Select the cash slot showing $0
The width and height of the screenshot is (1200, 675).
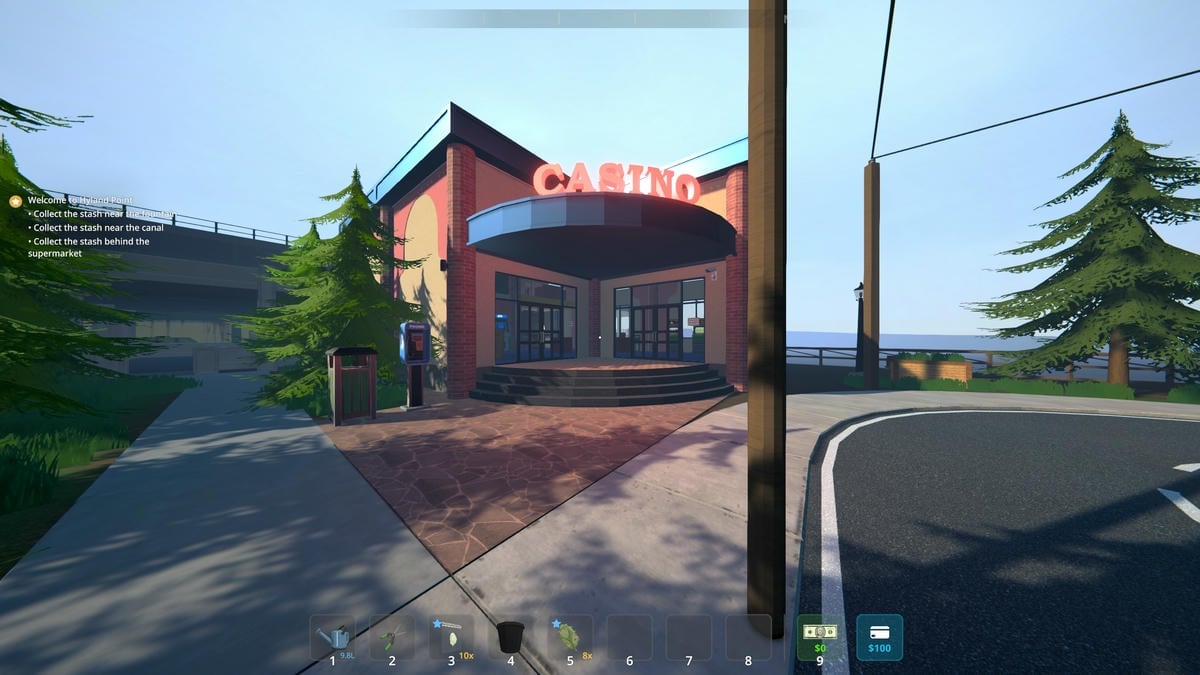click(819, 637)
